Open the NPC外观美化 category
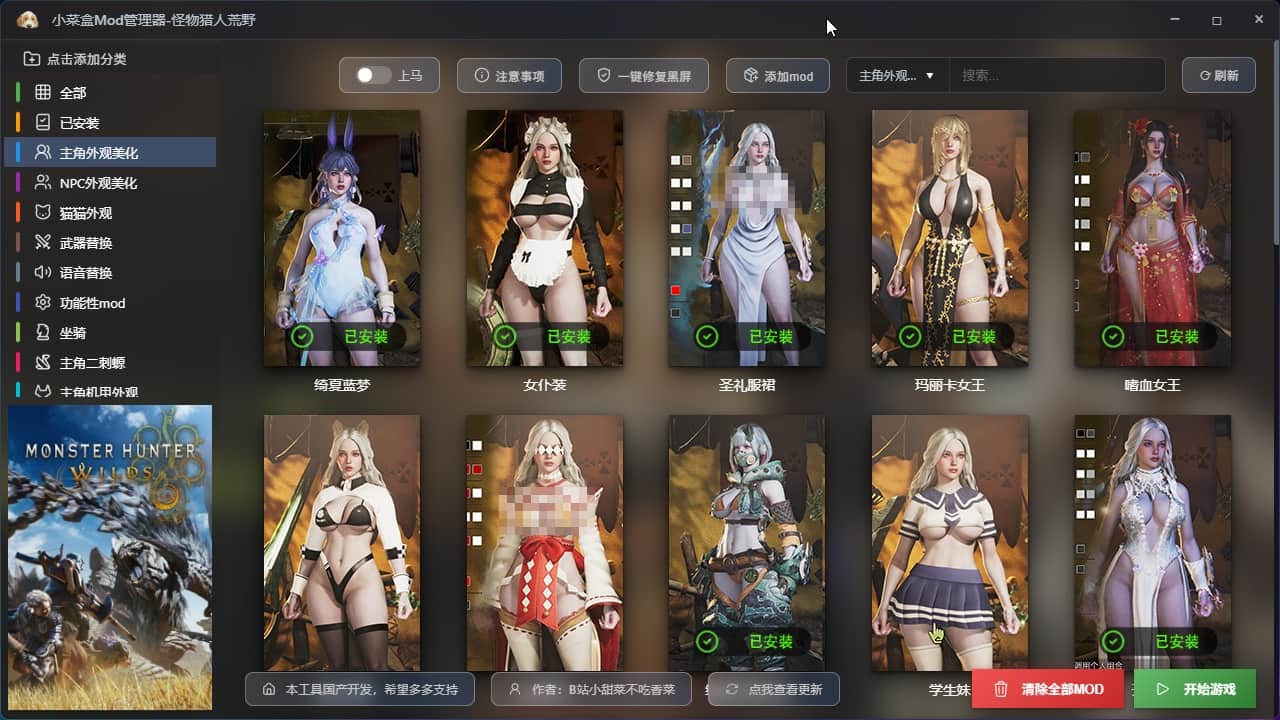This screenshot has height=720, width=1280. pyautogui.click(x=98, y=183)
